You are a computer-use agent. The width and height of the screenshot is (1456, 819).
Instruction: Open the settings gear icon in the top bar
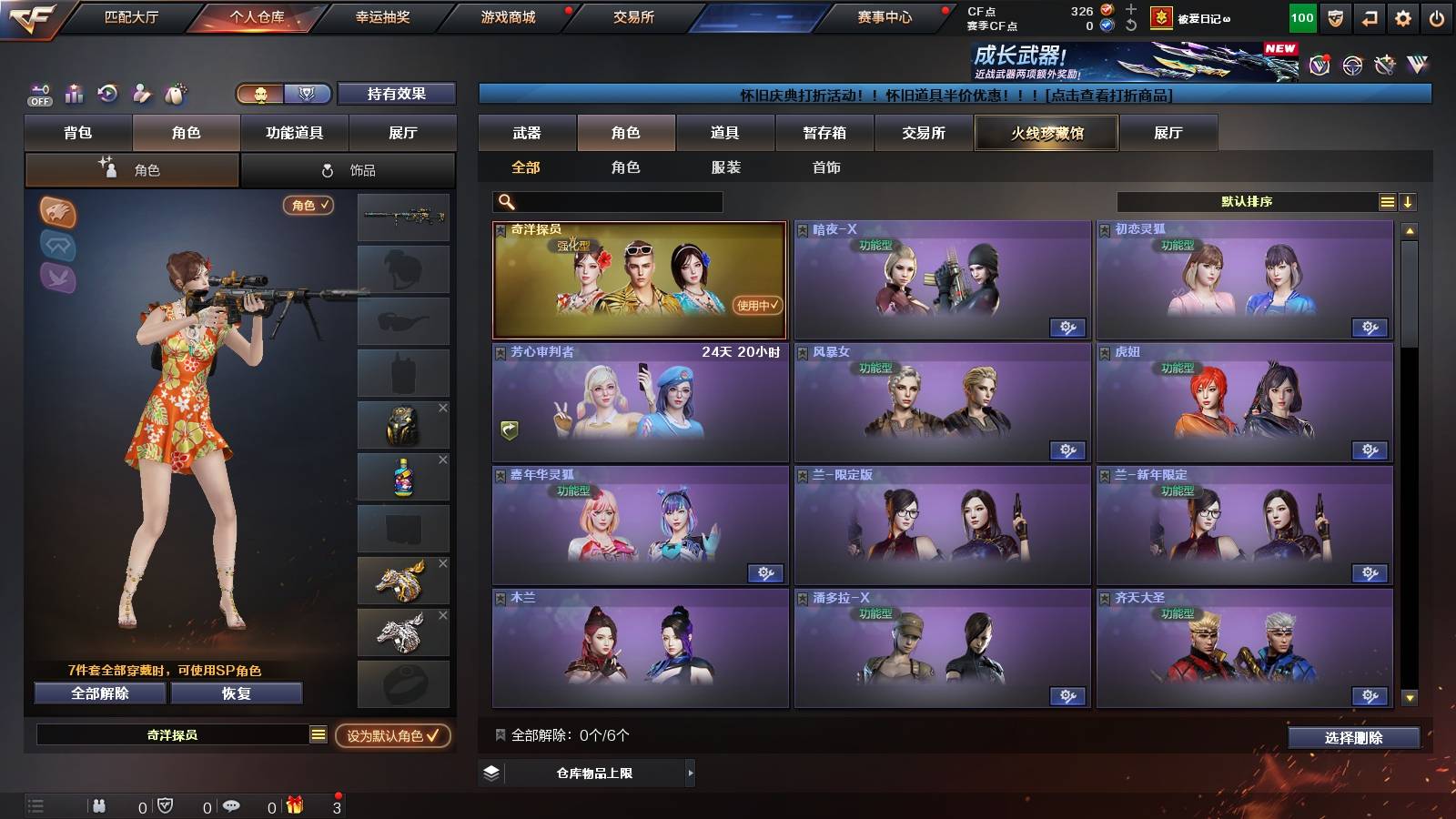click(x=1404, y=16)
